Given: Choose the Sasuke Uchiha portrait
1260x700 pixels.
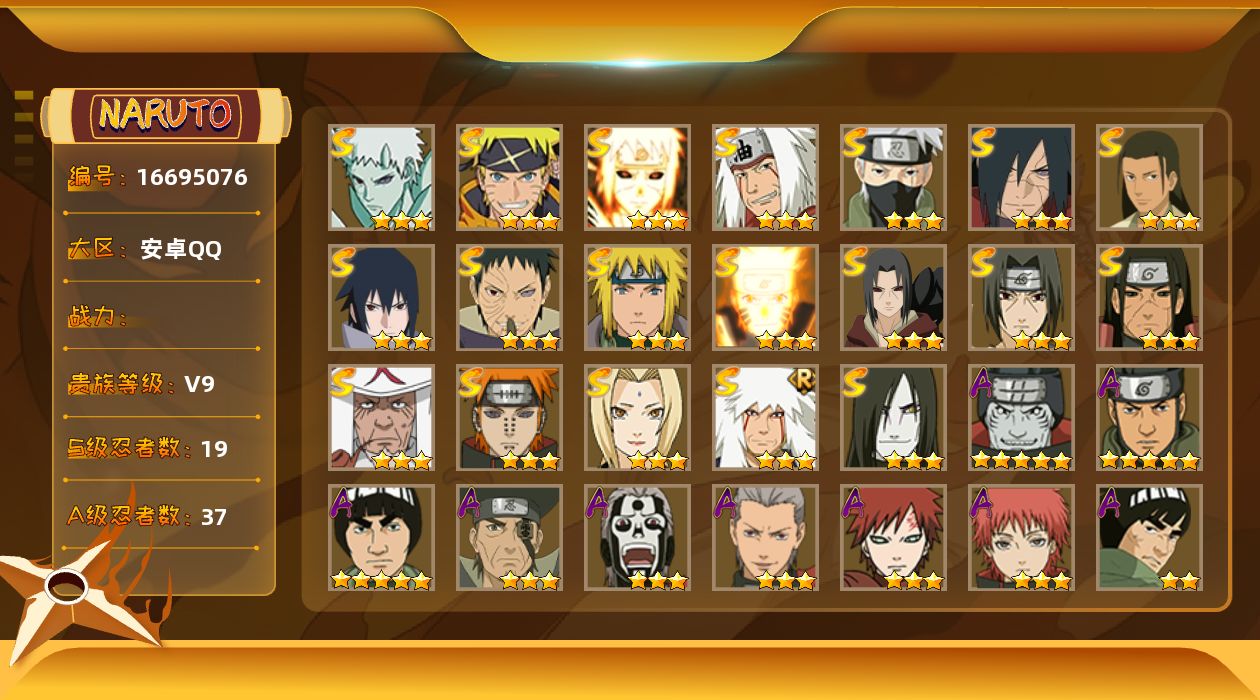Looking at the screenshot, I should [x=381, y=297].
